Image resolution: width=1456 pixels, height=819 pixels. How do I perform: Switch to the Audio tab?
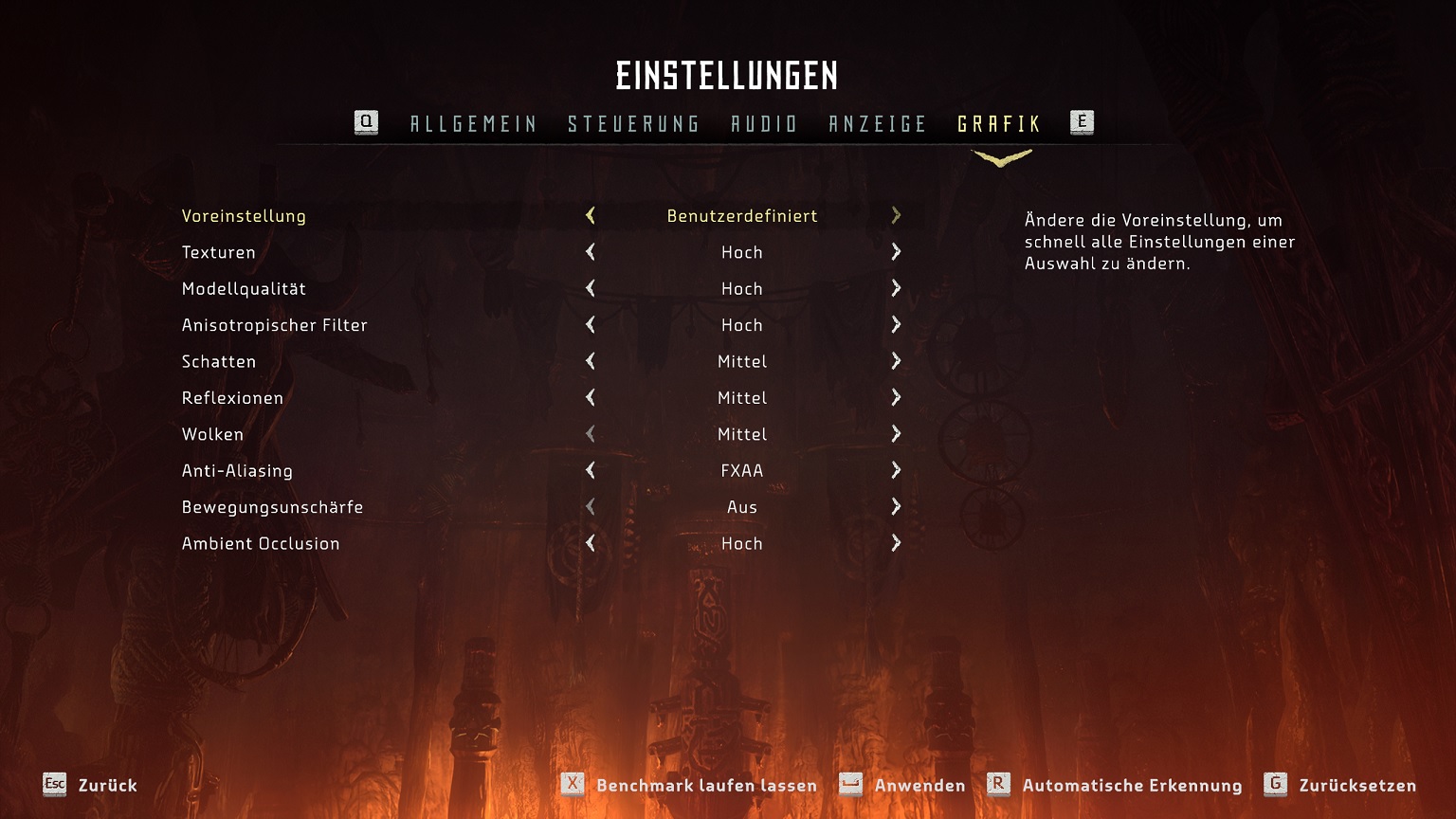(x=764, y=123)
